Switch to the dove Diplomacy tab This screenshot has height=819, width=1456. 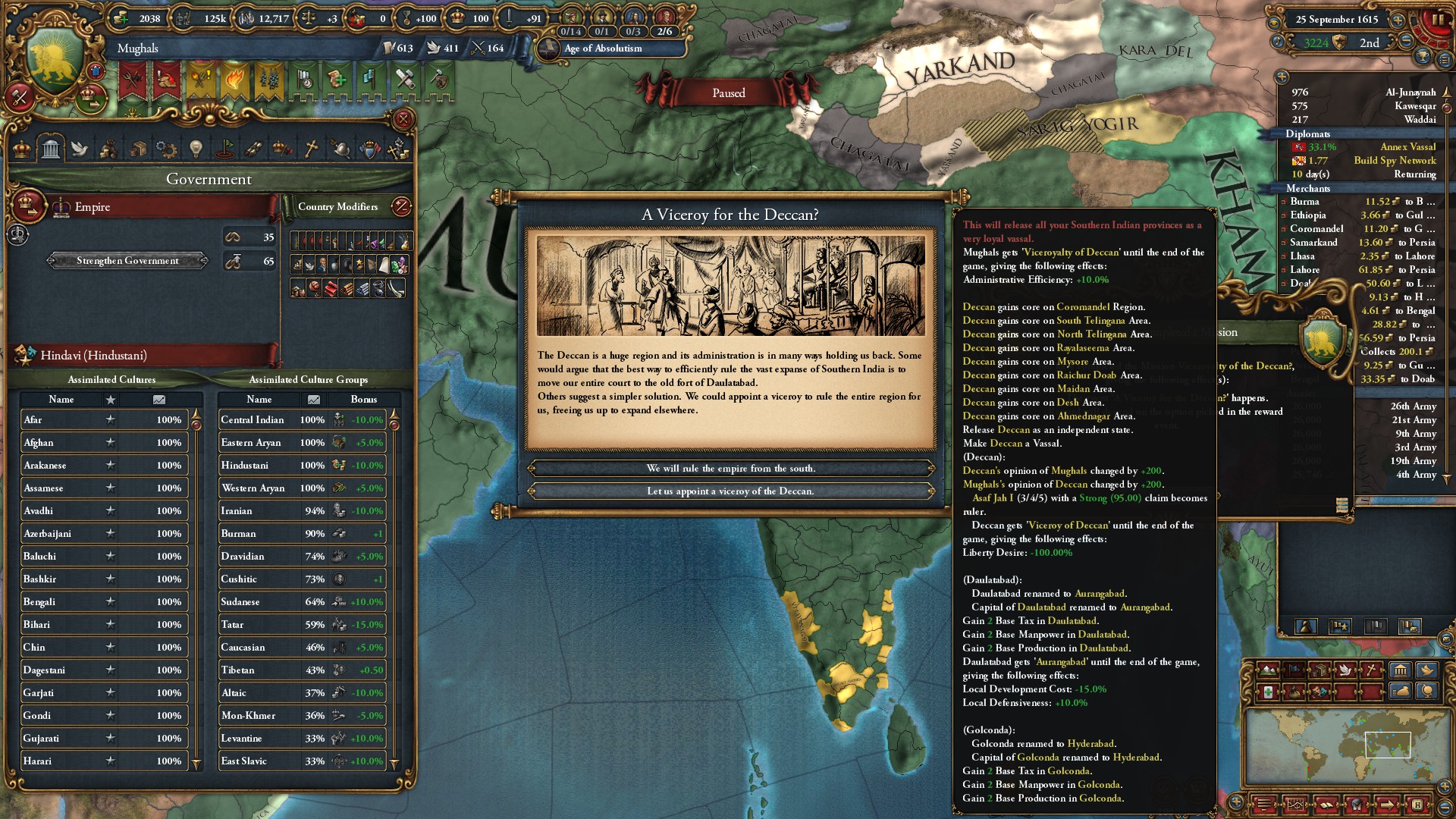[x=80, y=149]
